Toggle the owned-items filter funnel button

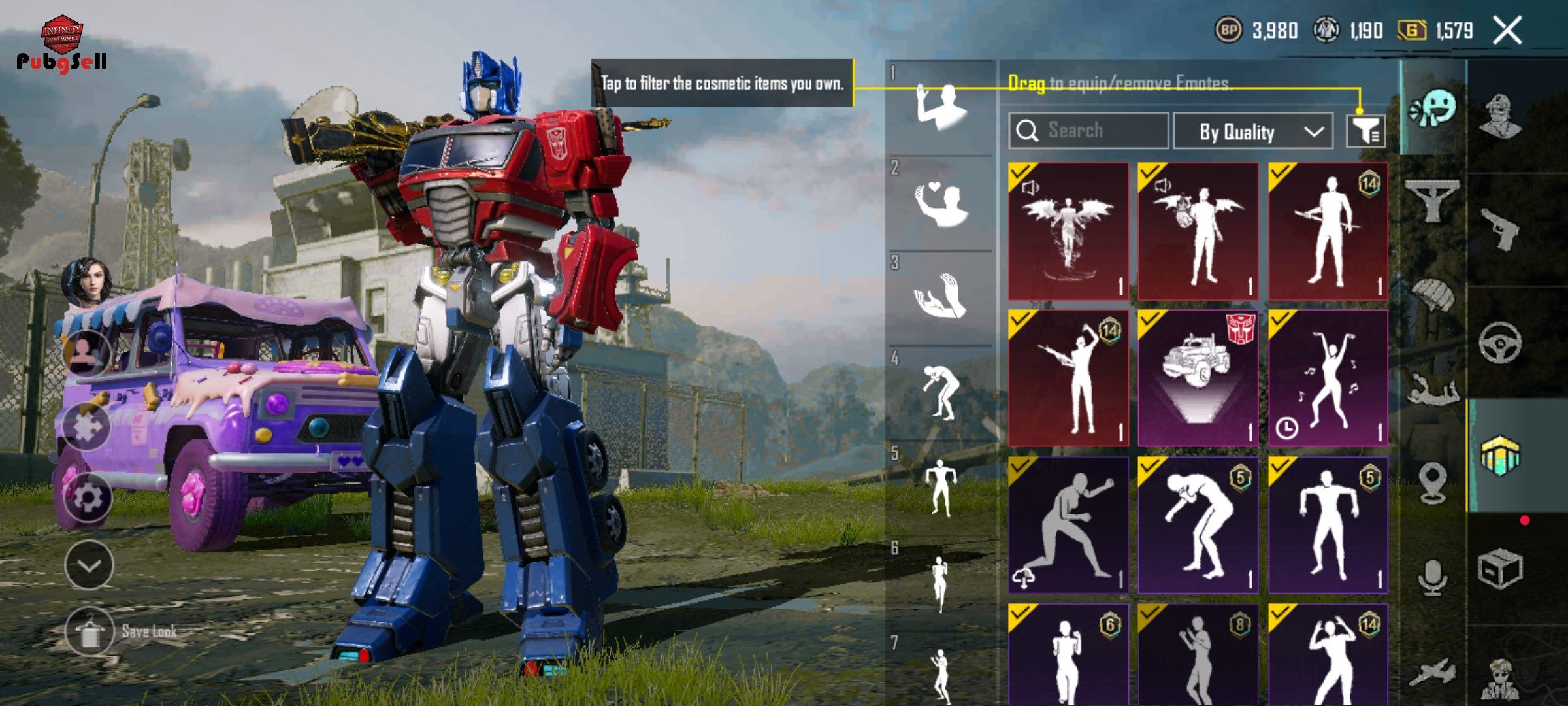click(x=1365, y=131)
